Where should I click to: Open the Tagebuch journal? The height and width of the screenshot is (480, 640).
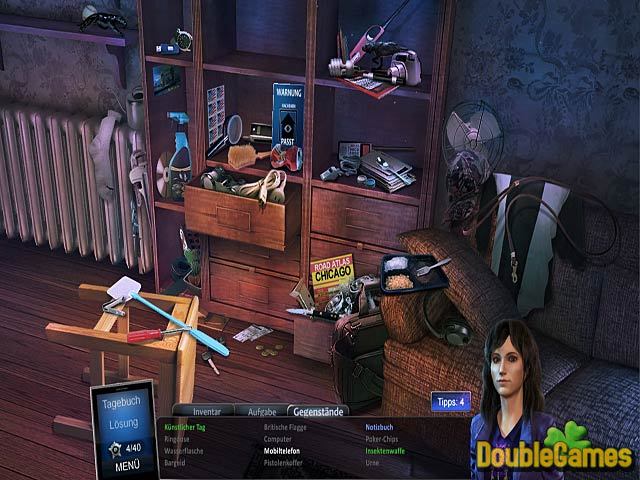click(125, 403)
